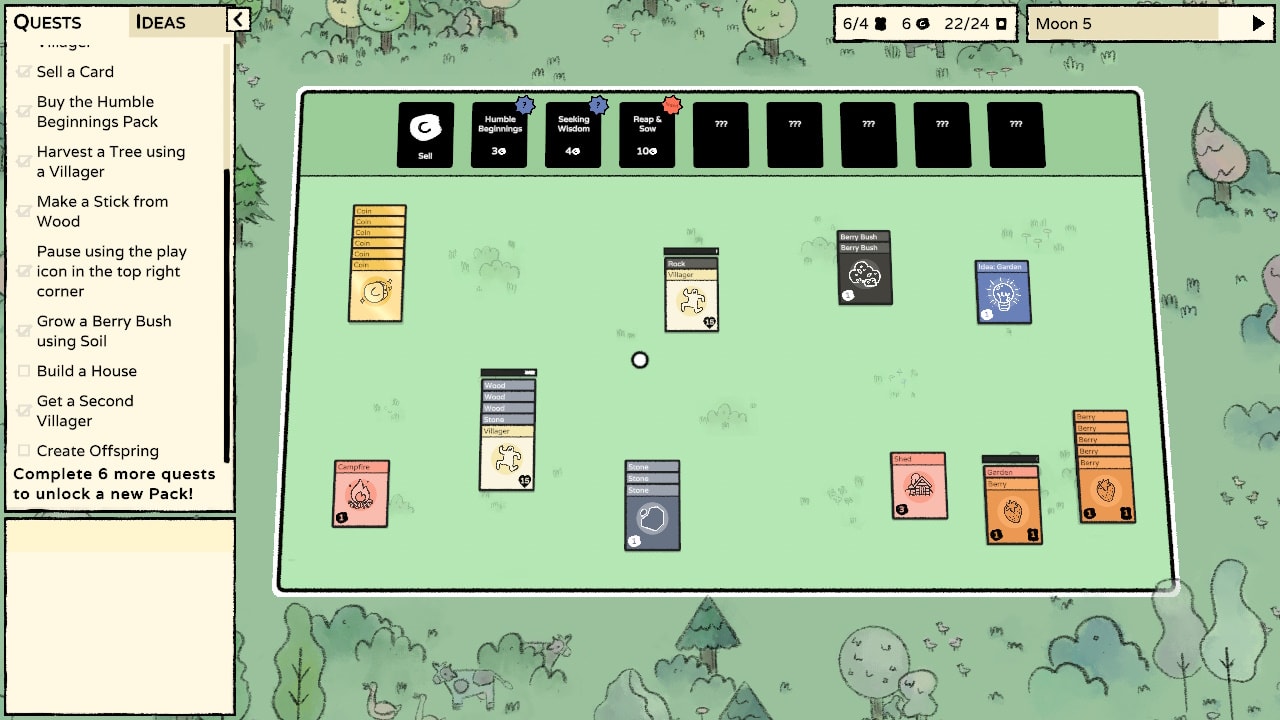The height and width of the screenshot is (720, 1280).
Task: Click the Campfire card
Action: coord(361,492)
